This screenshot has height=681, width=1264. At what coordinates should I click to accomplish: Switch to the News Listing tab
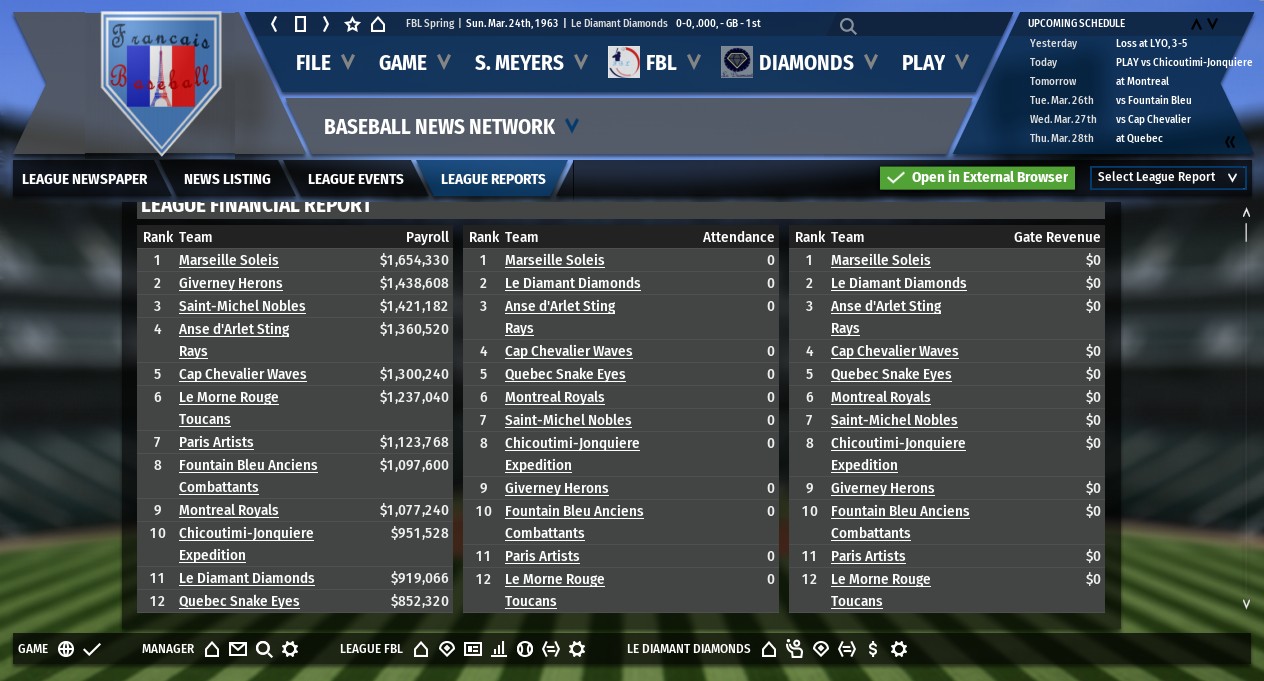(227, 179)
